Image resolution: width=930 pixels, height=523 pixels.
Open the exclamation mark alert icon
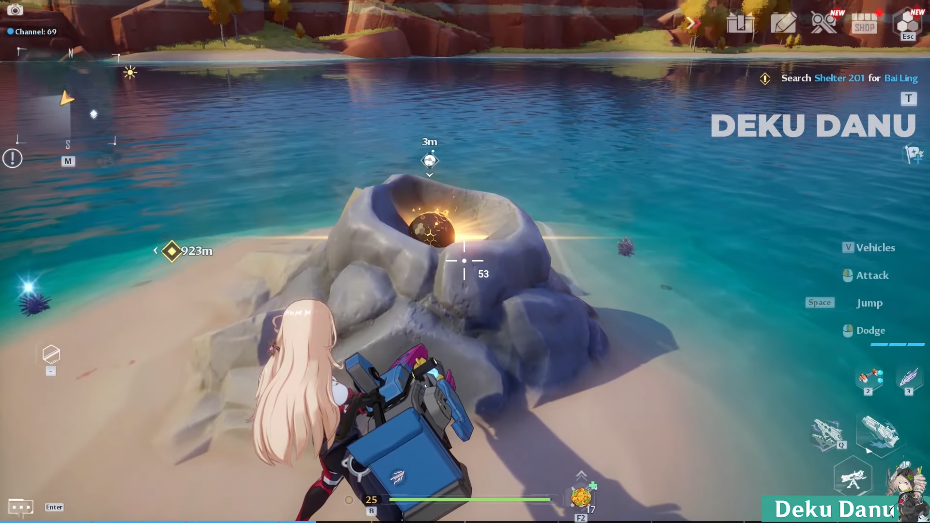[12, 158]
